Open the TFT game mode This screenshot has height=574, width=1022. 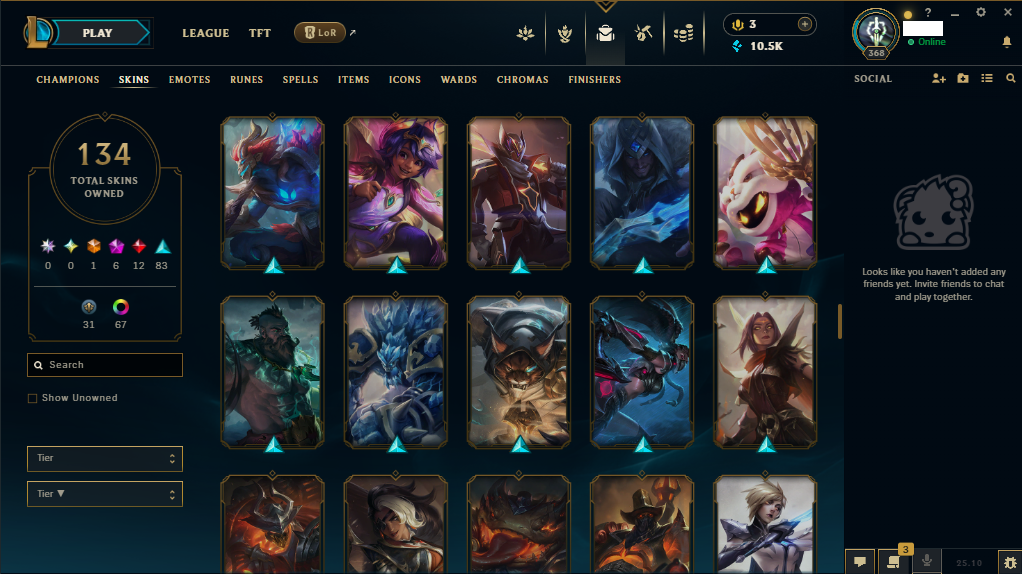tap(260, 33)
